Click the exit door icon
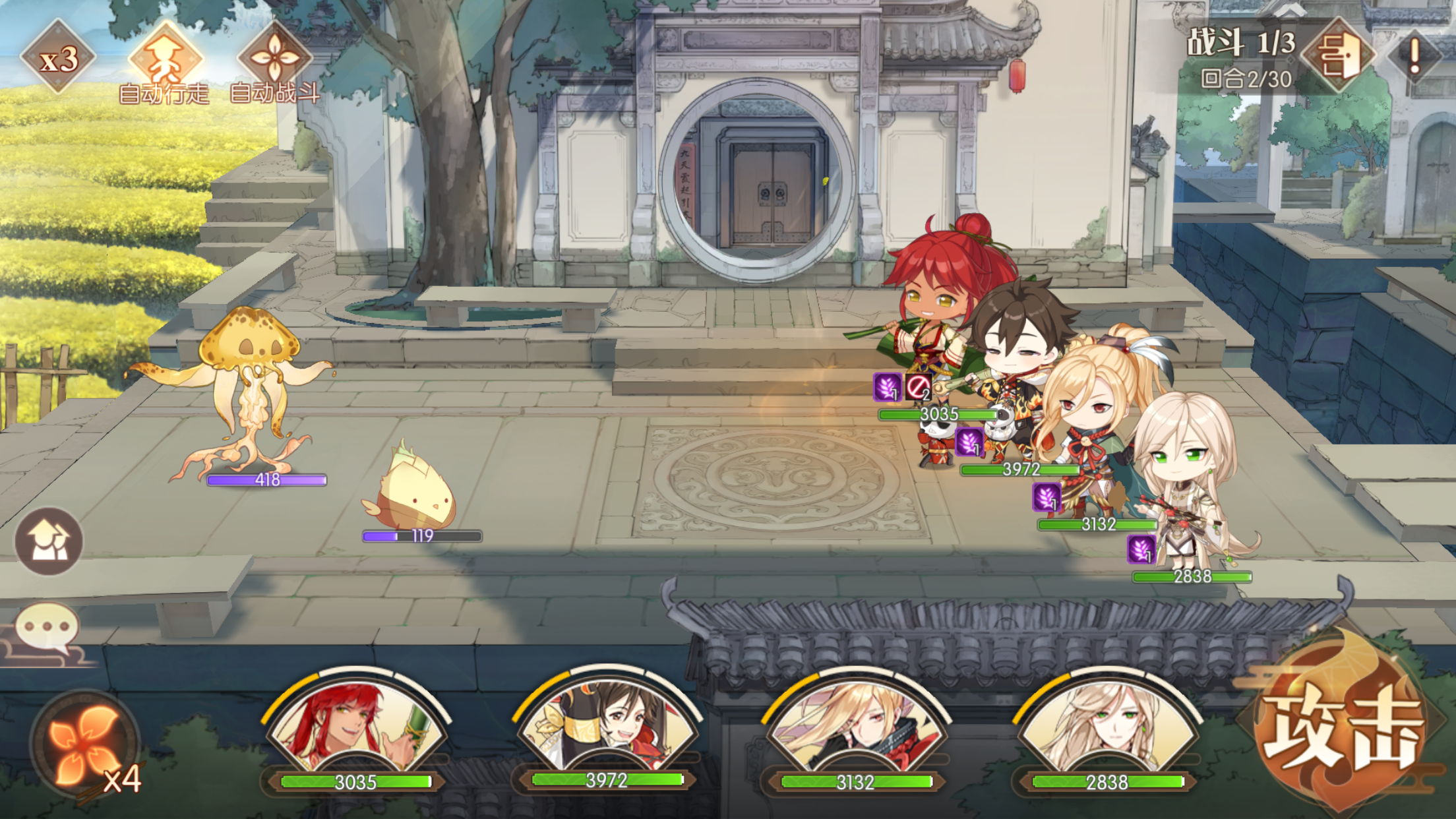Viewport: 1456px width, 819px height. (1339, 56)
